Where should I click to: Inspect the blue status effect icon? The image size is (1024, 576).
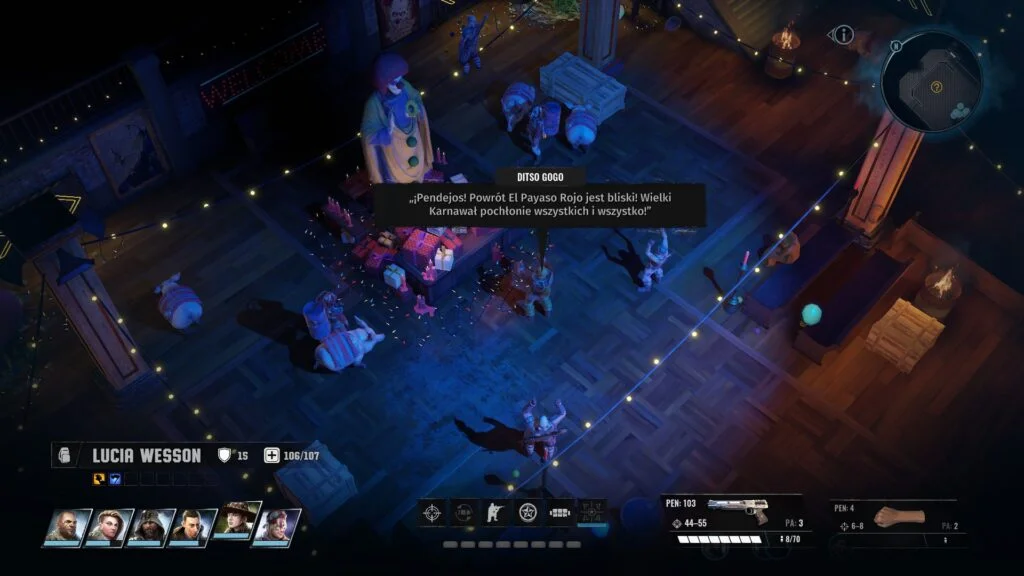pyautogui.click(x=114, y=479)
